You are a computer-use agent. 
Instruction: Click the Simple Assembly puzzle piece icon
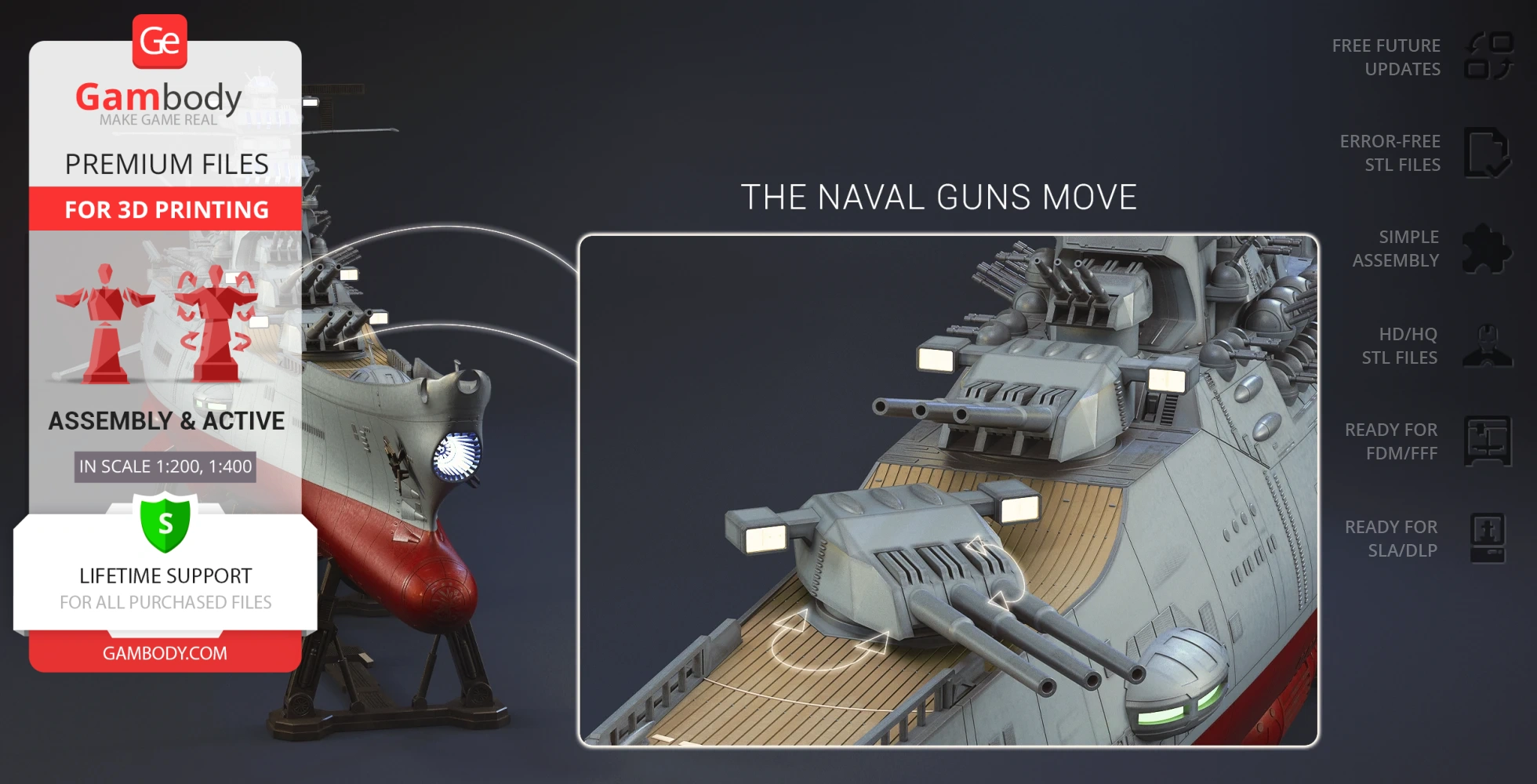point(1487,249)
